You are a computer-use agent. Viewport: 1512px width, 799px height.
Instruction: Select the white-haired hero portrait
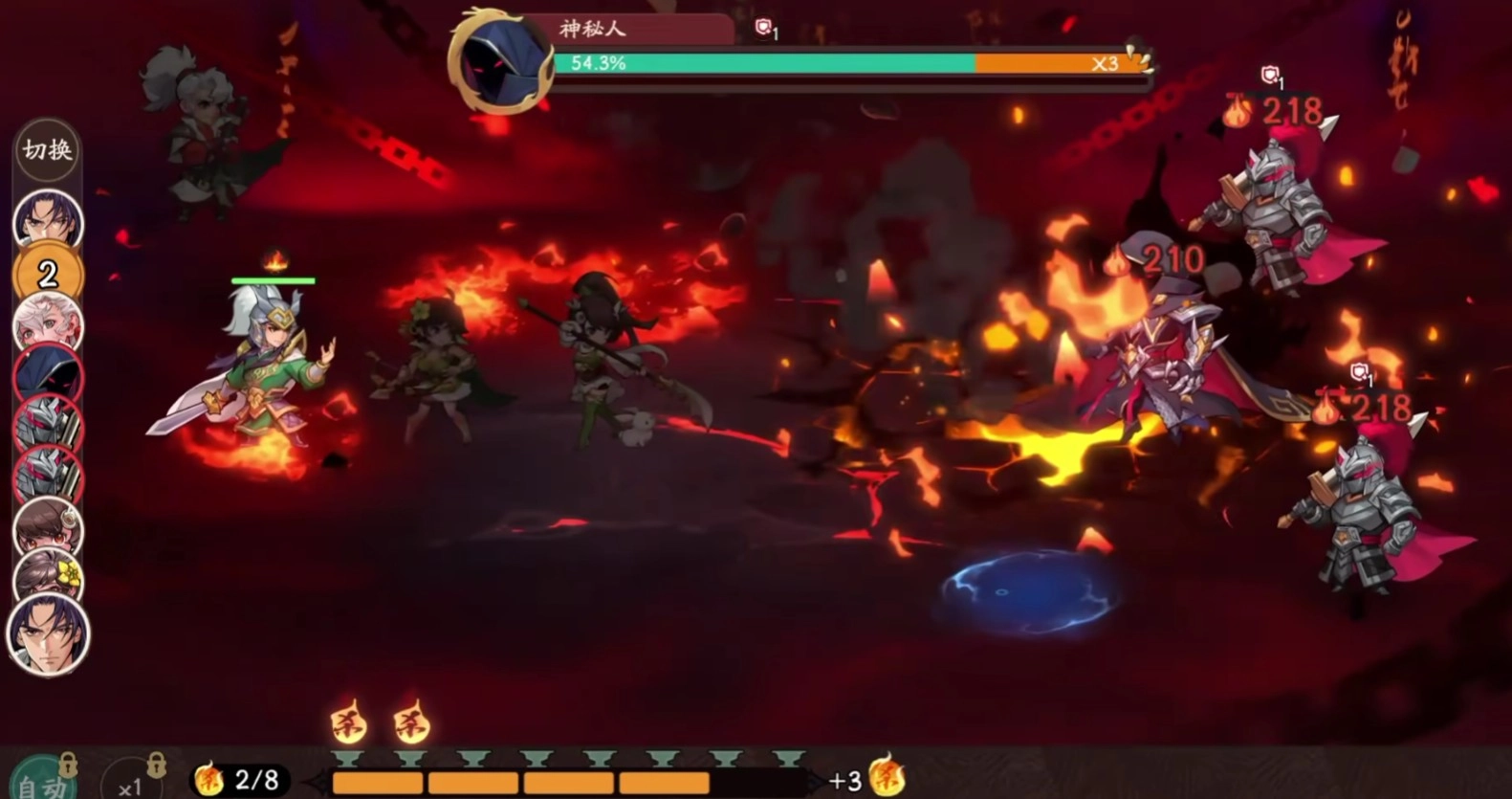point(47,323)
